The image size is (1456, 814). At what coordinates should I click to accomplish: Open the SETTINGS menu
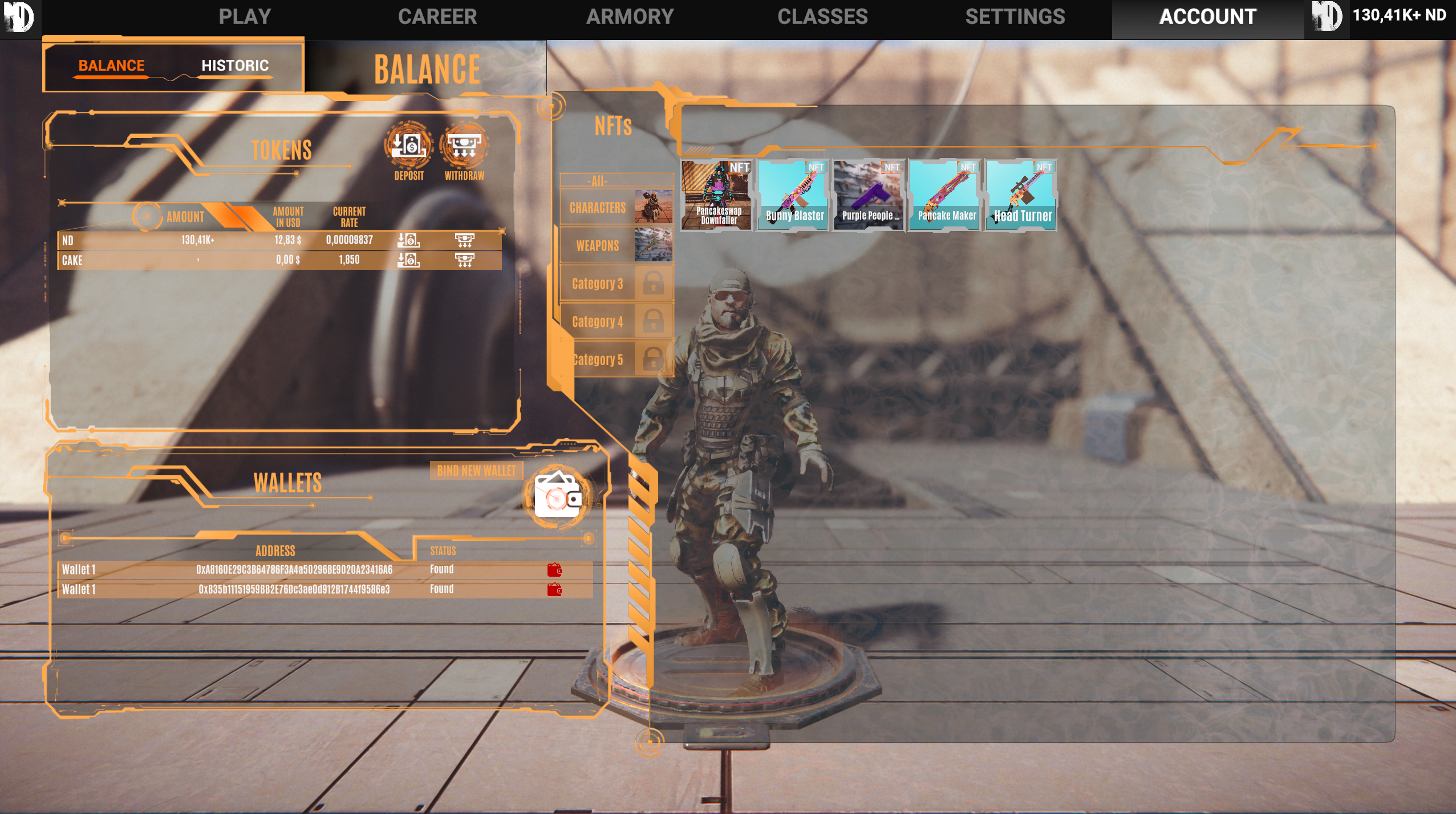click(1015, 17)
